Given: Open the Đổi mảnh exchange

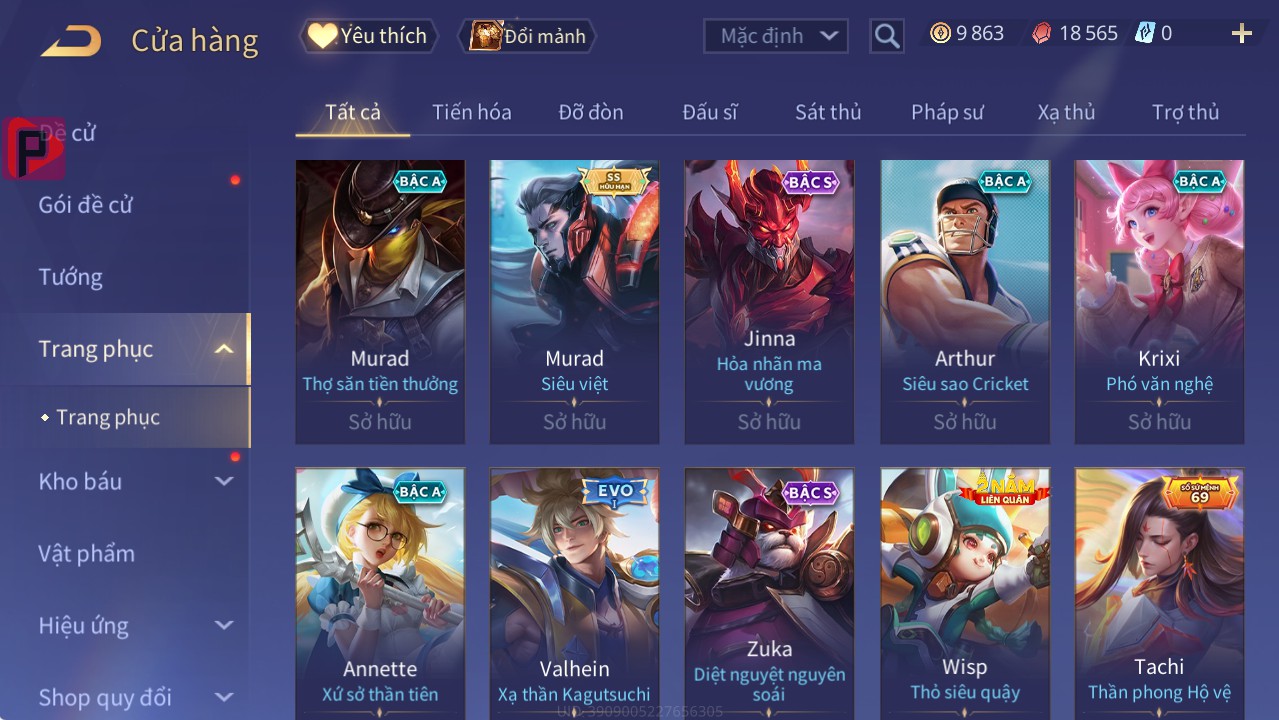Looking at the screenshot, I should [528, 36].
